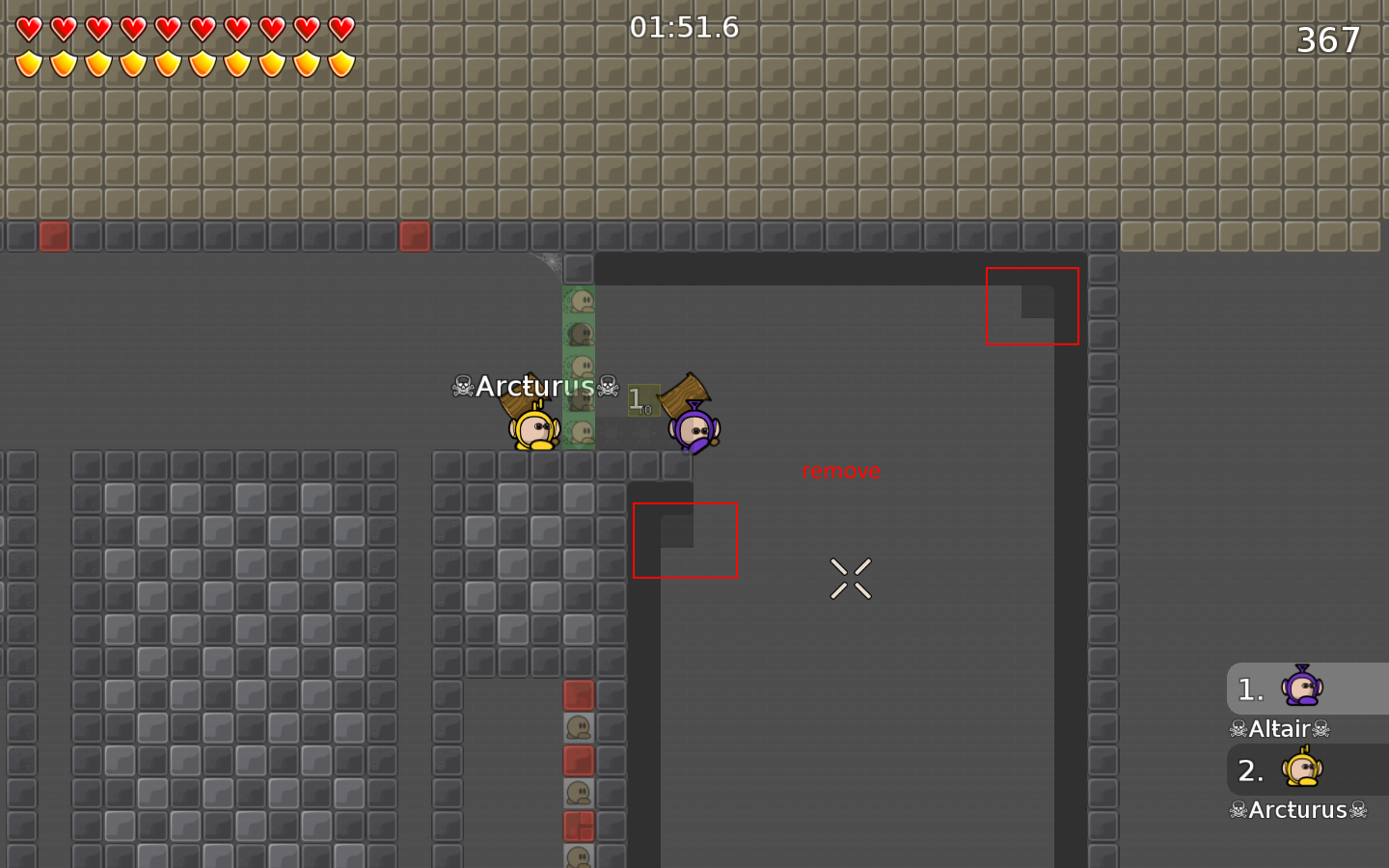Click the red remove text
1389x868 pixels.
[841, 471]
